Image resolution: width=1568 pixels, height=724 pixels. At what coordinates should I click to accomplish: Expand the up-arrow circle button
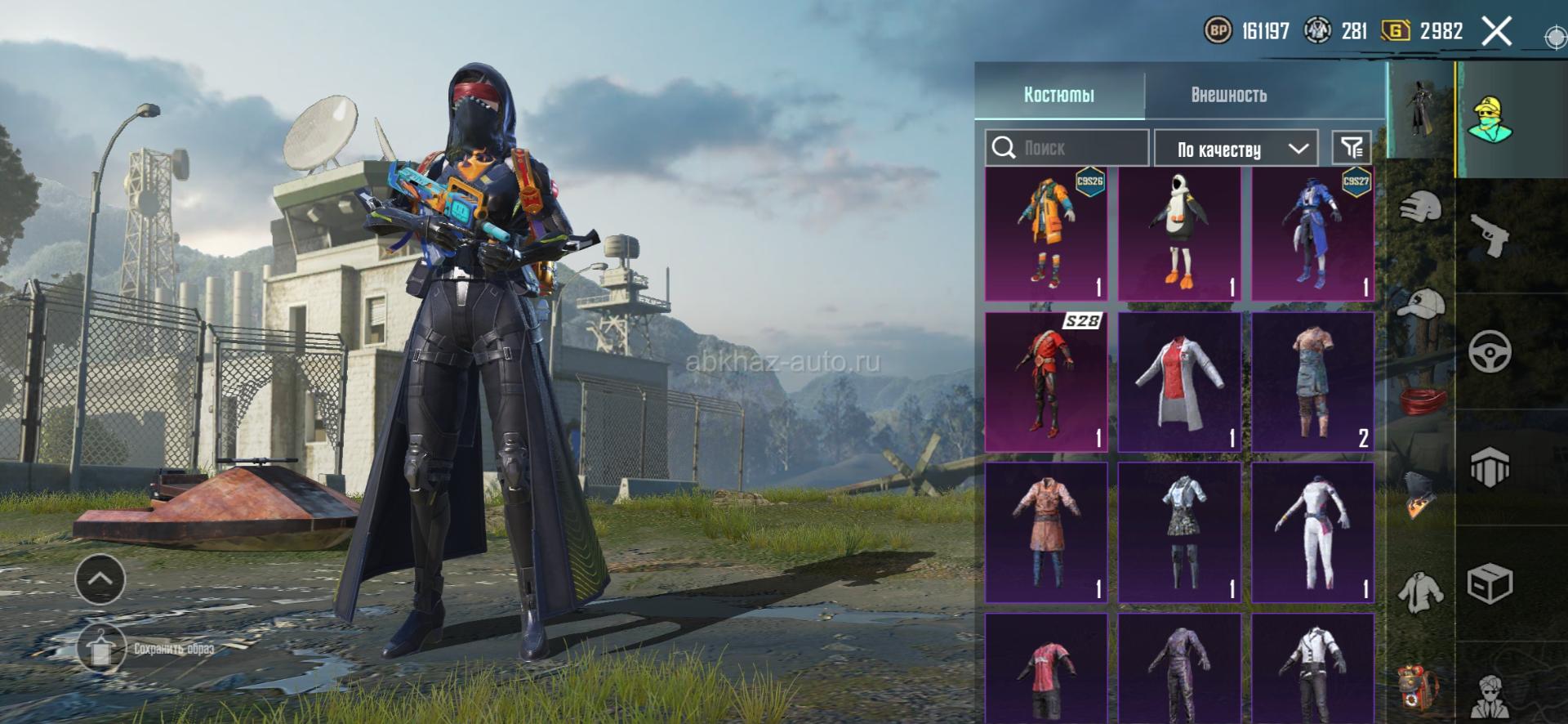100,579
